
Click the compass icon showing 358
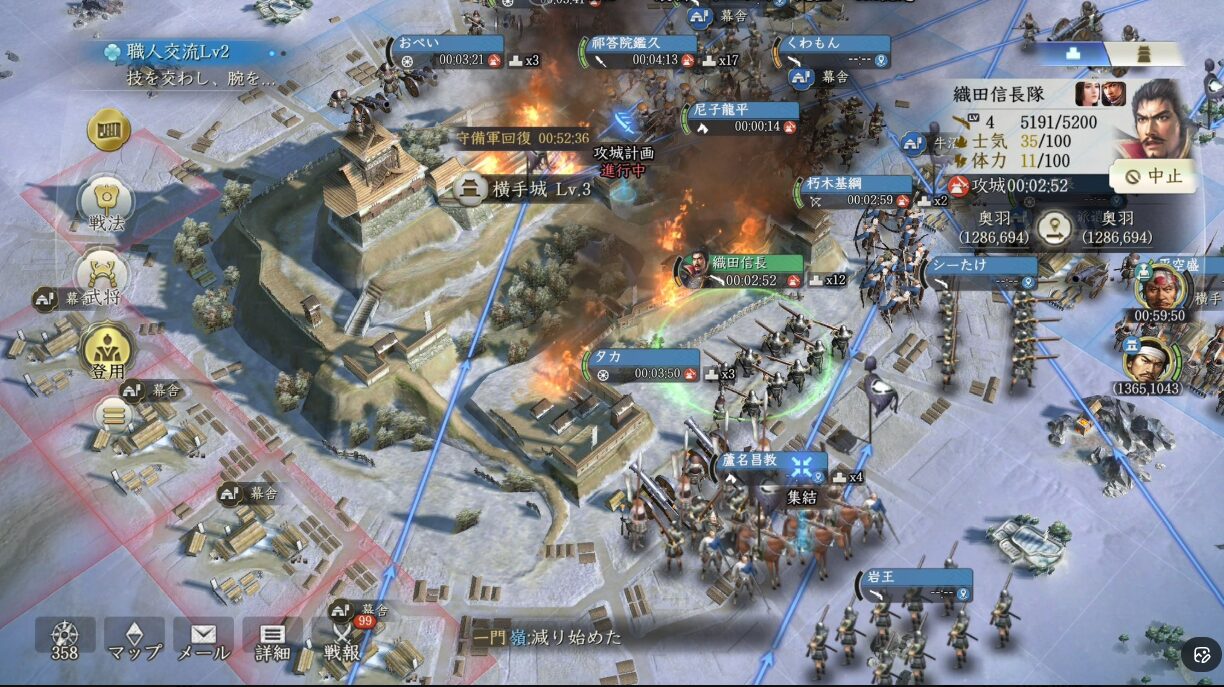[x=65, y=640]
